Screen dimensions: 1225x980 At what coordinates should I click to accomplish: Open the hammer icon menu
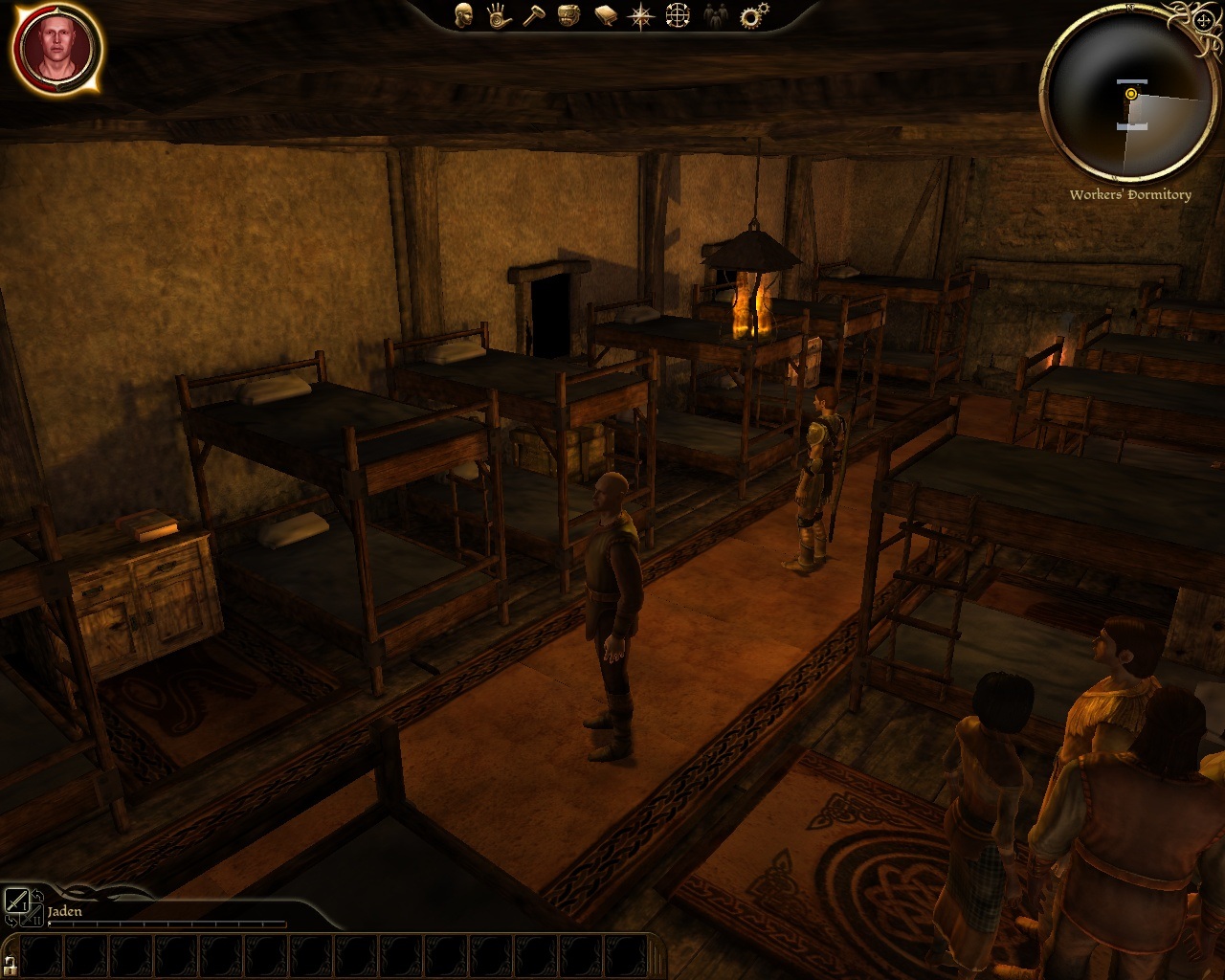pos(532,14)
